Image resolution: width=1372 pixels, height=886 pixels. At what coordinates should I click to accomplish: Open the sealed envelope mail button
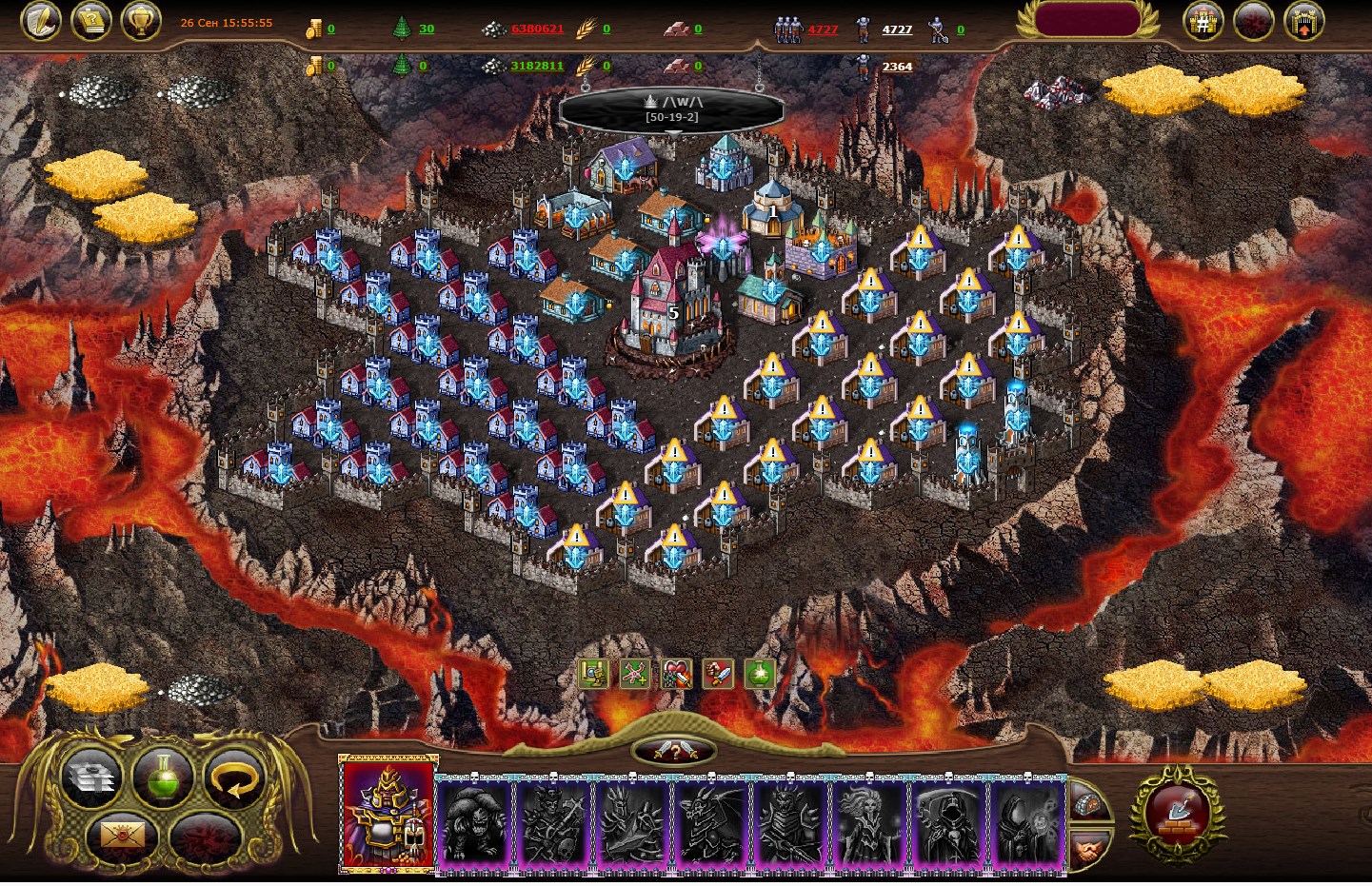click(124, 837)
